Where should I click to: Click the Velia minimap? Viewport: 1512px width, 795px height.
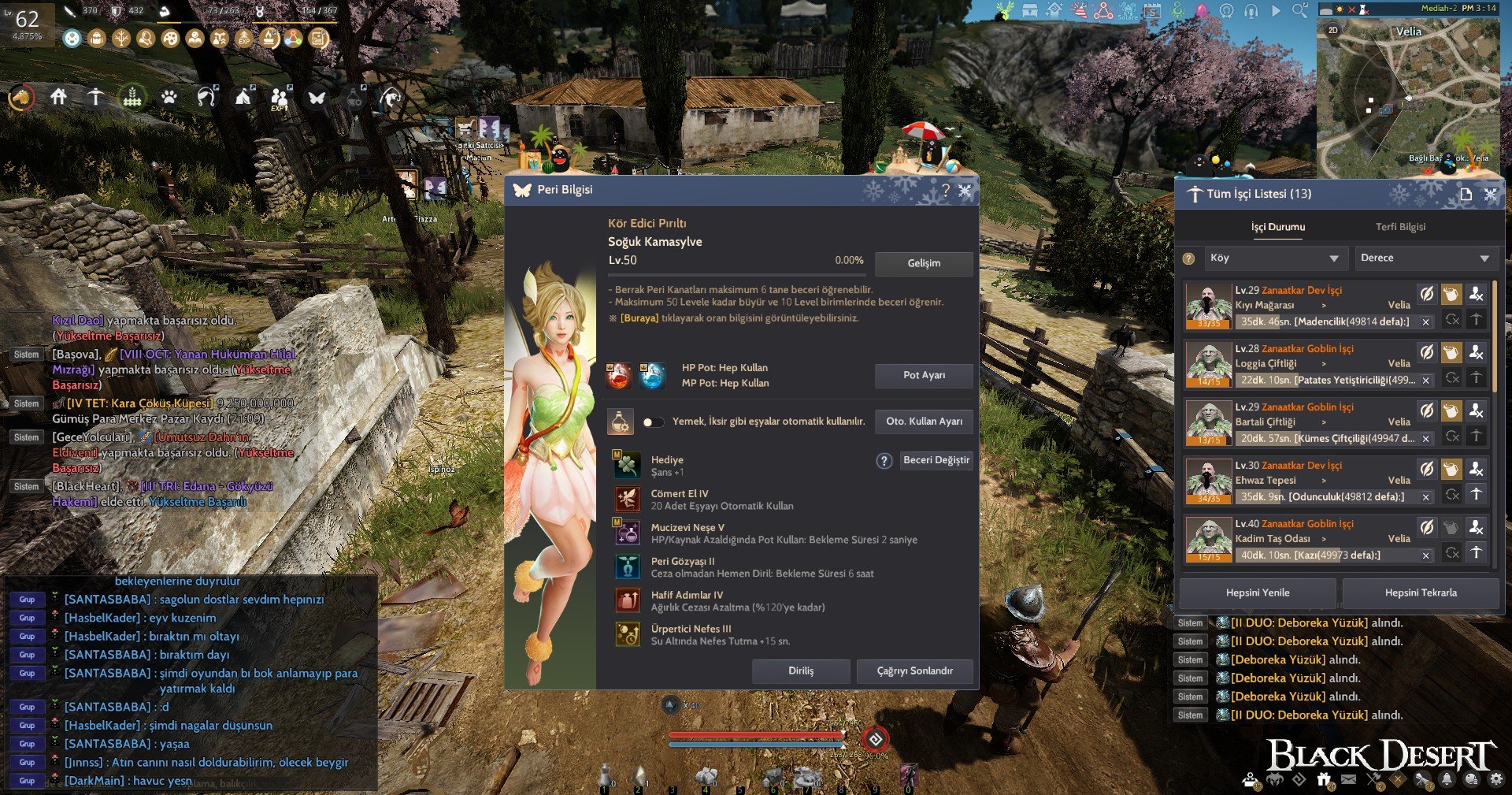pos(1408,95)
